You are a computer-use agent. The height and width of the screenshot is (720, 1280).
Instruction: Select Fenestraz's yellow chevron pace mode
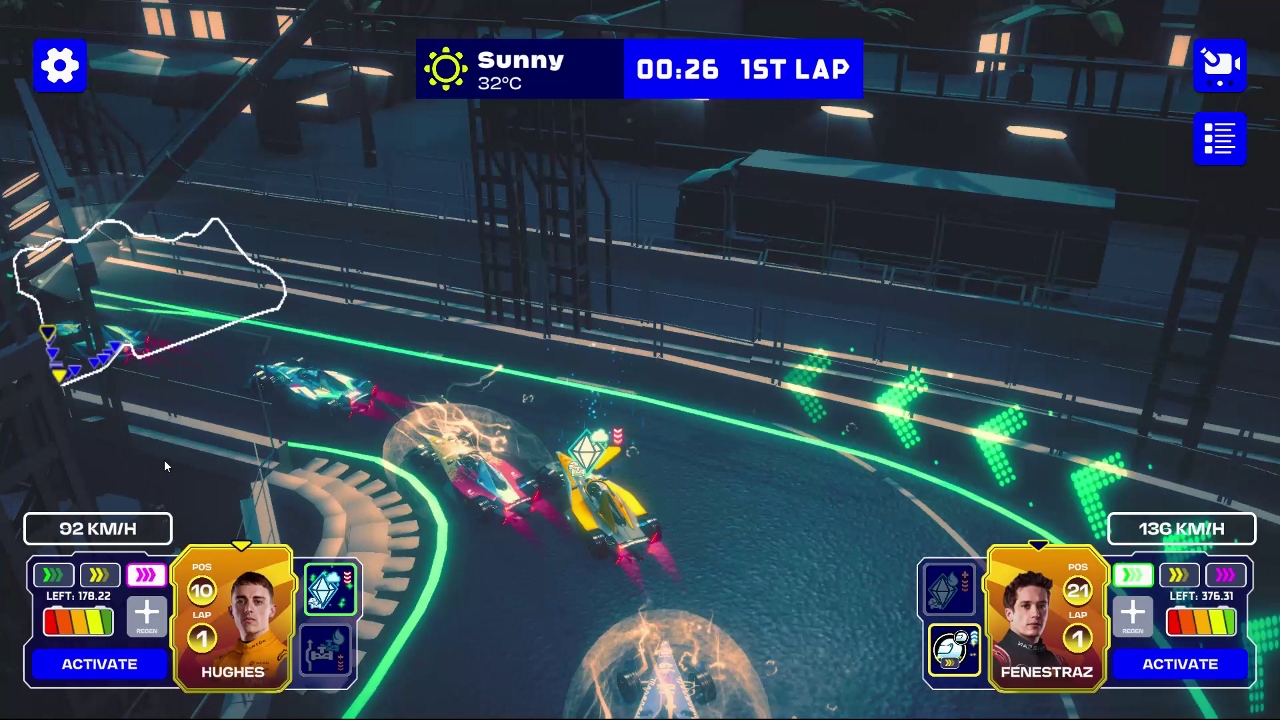[1179, 575]
